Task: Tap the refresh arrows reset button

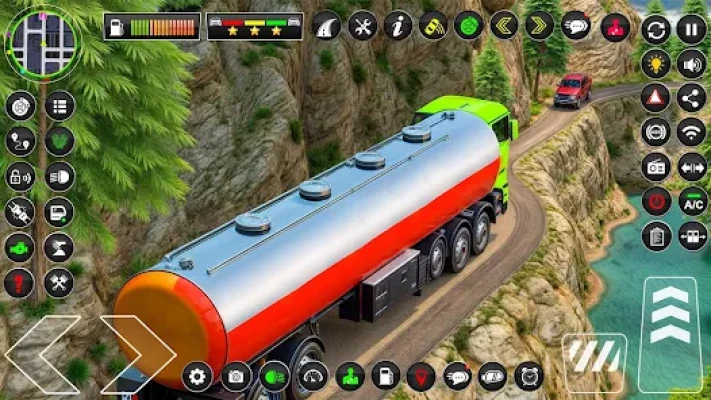Action: pos(656,29)
